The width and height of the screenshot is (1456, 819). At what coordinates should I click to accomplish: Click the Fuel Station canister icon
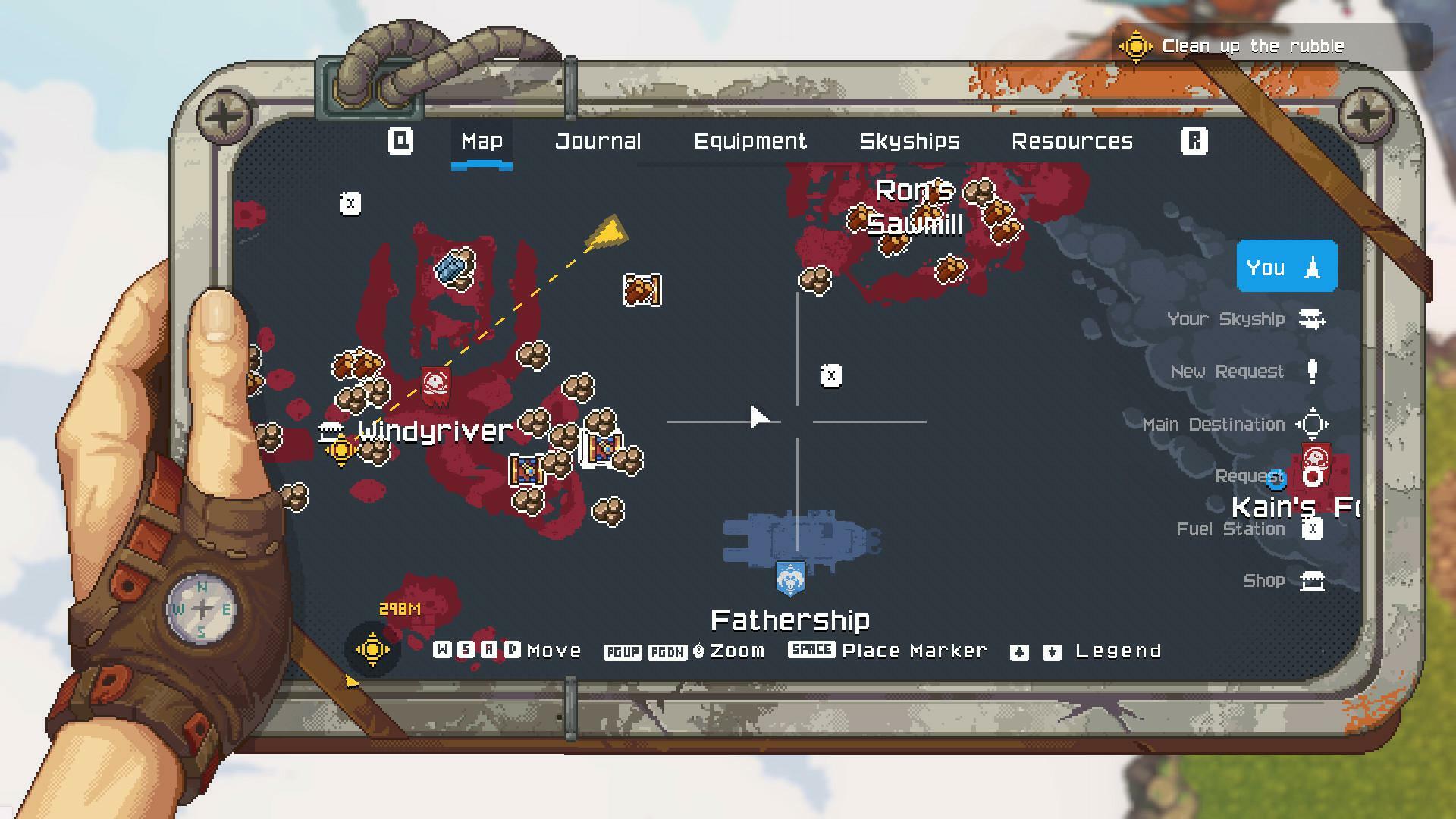point(1311,529)
